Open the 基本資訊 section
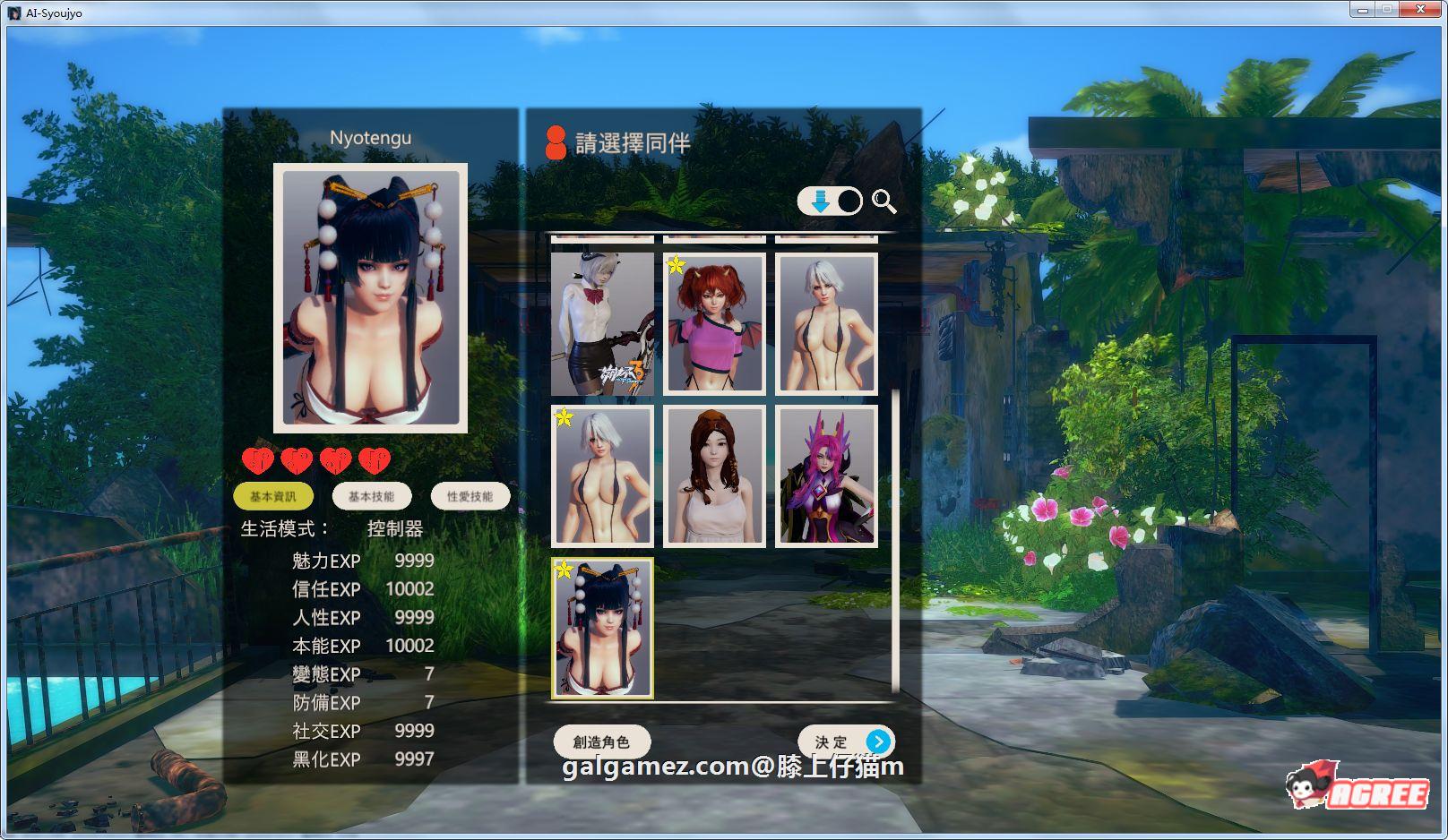Viewport: 1448px width, 840px height. tap(272, 495)
